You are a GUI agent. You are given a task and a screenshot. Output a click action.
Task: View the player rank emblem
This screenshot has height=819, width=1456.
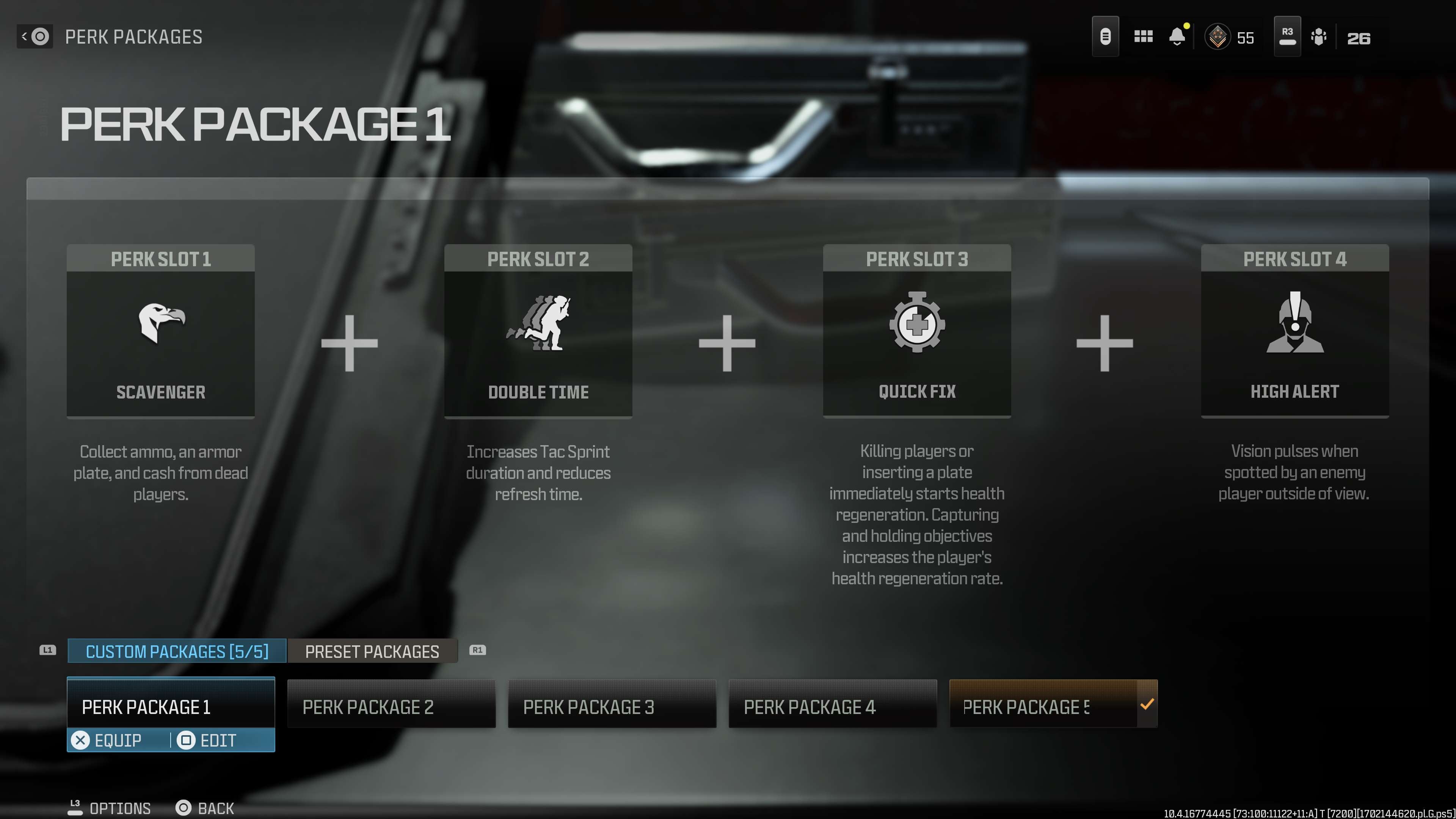click(1218, 37)
